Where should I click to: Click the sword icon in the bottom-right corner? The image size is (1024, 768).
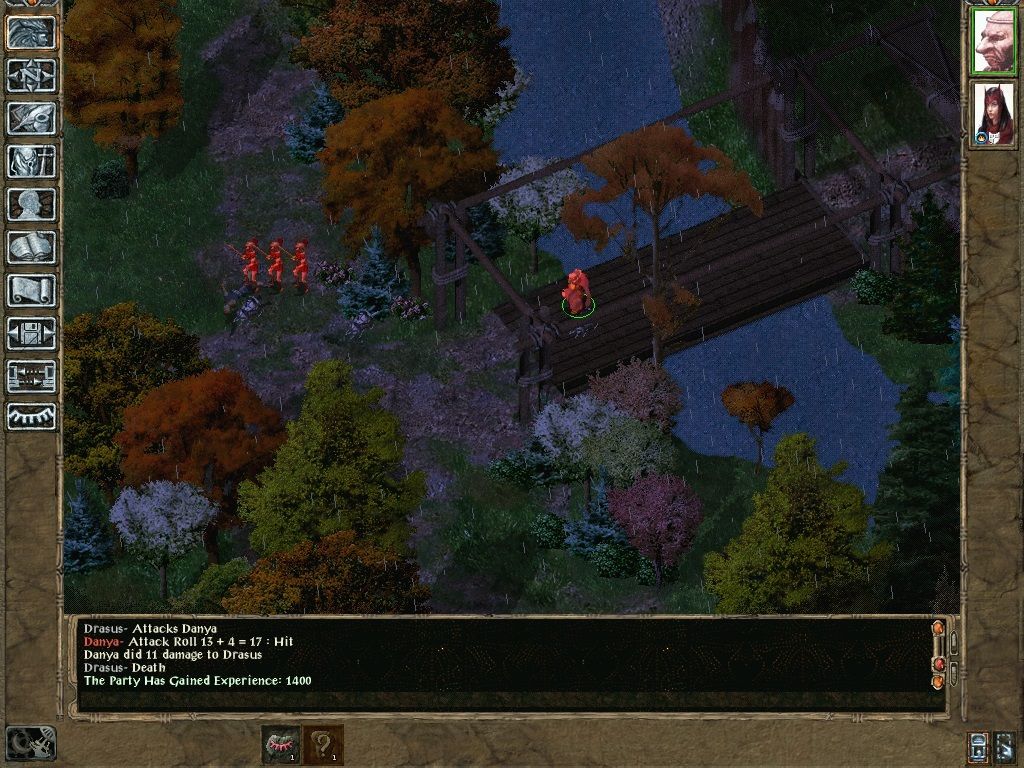1004,746
